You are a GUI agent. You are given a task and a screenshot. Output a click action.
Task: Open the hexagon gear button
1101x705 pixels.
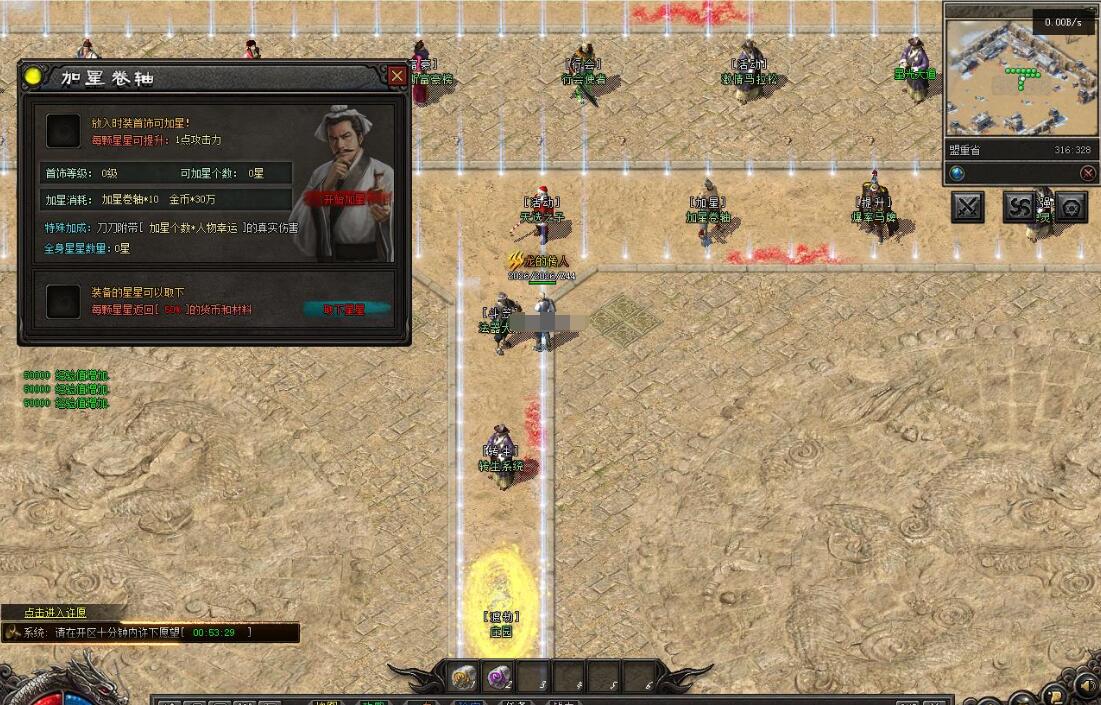[1071, 207]
